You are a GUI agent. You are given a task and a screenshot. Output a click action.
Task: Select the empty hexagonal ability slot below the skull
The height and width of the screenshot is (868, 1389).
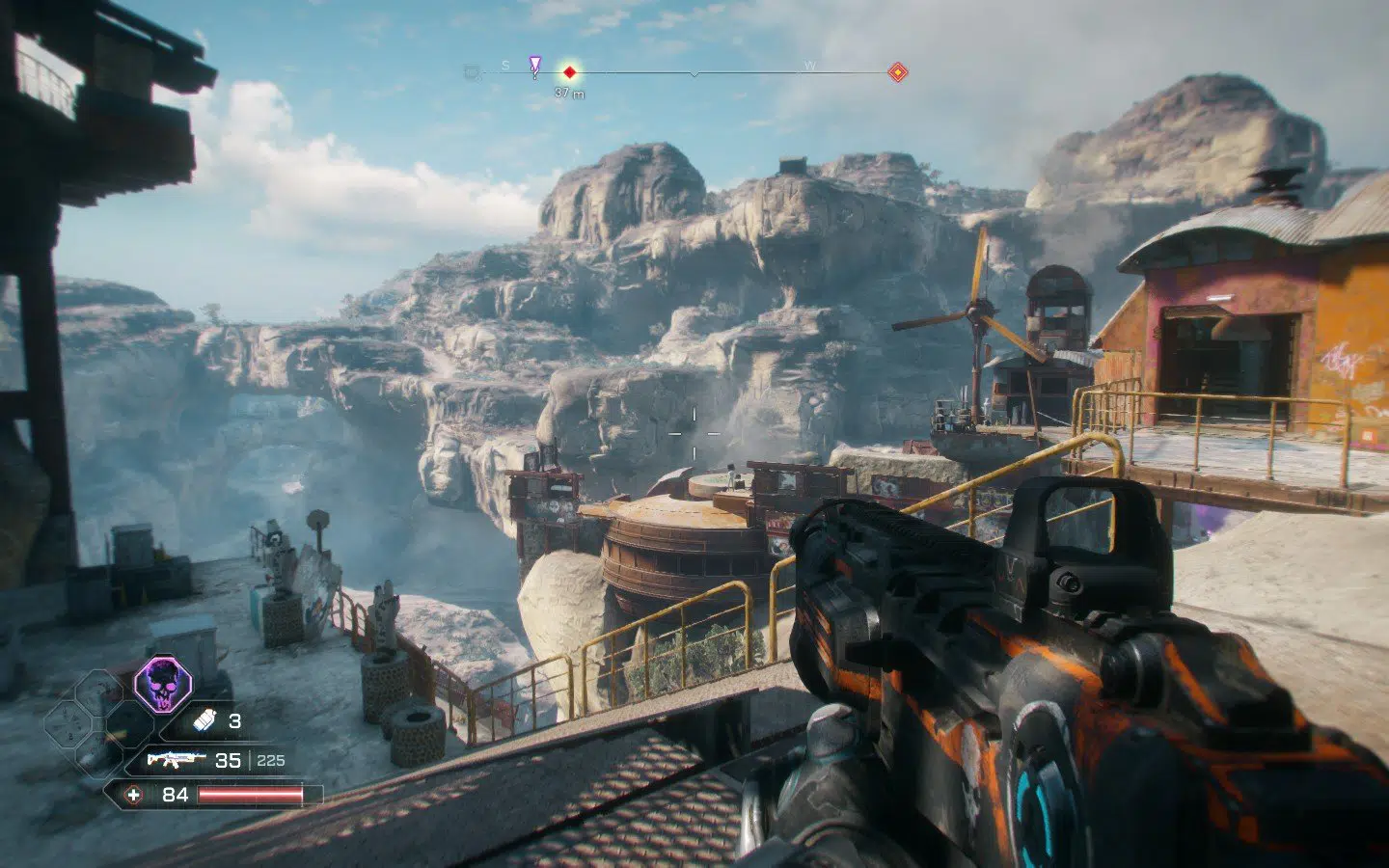(130, 725)
